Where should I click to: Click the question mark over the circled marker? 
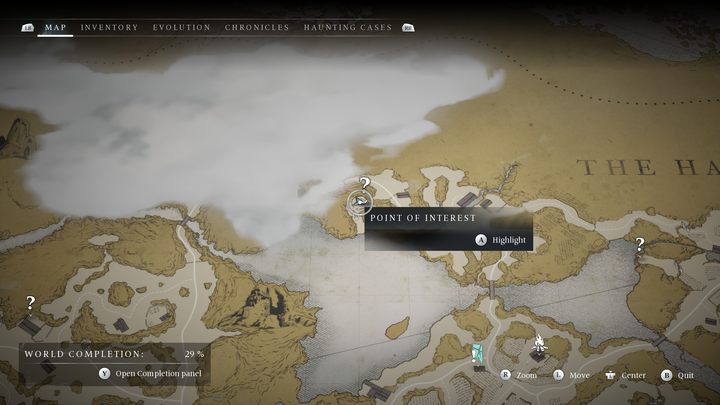(x=365, y=183)
